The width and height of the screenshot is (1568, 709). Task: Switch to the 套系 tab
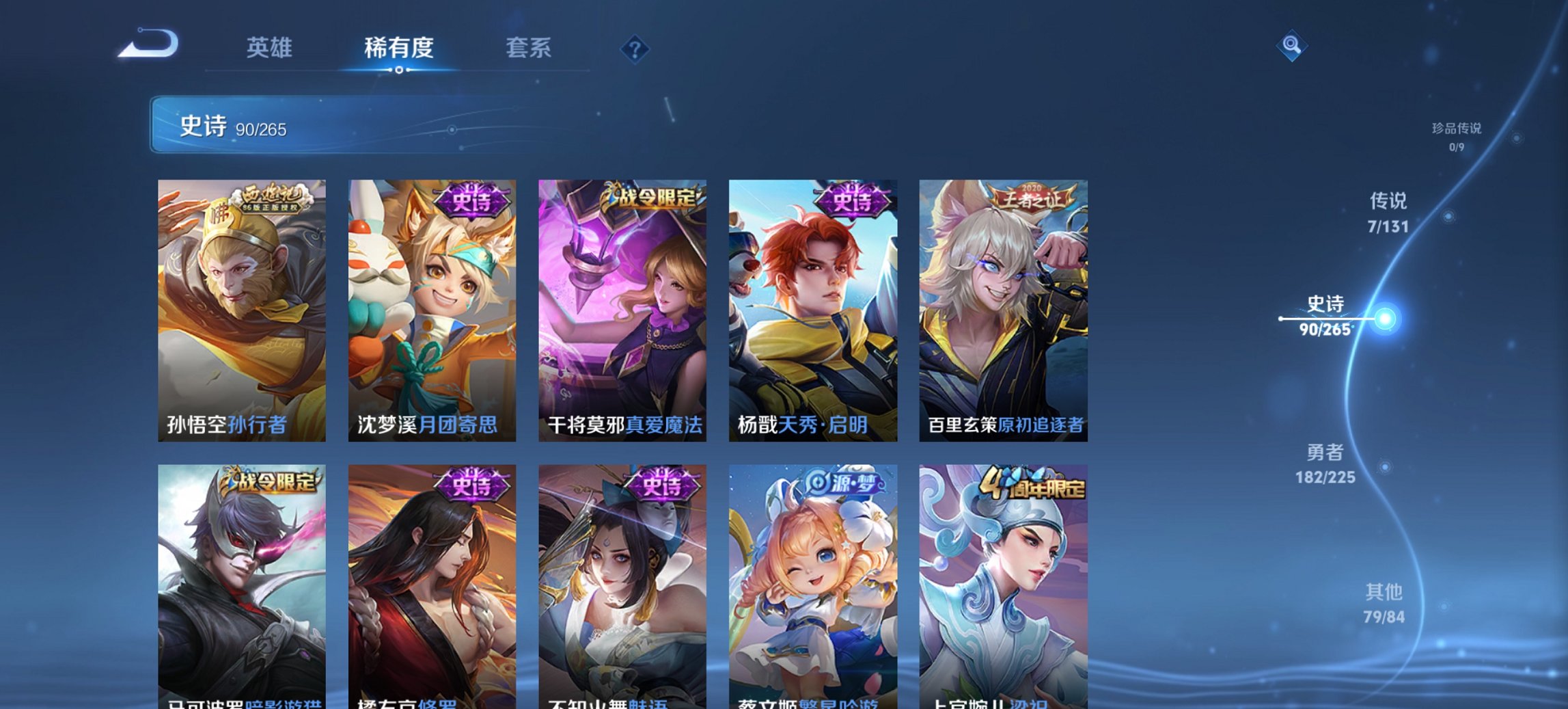[528, 48]
